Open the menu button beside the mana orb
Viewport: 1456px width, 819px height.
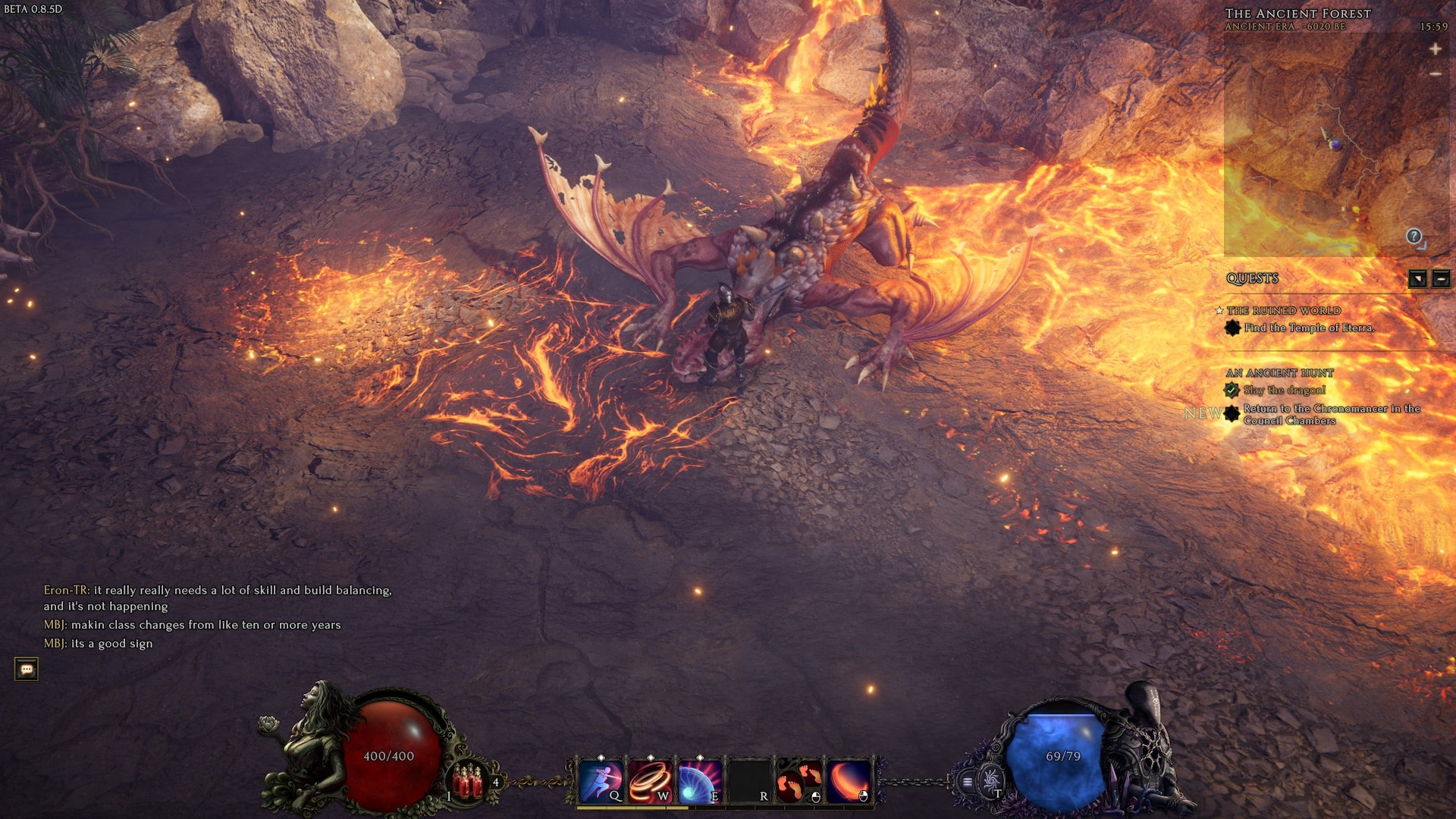pos(968,781)
